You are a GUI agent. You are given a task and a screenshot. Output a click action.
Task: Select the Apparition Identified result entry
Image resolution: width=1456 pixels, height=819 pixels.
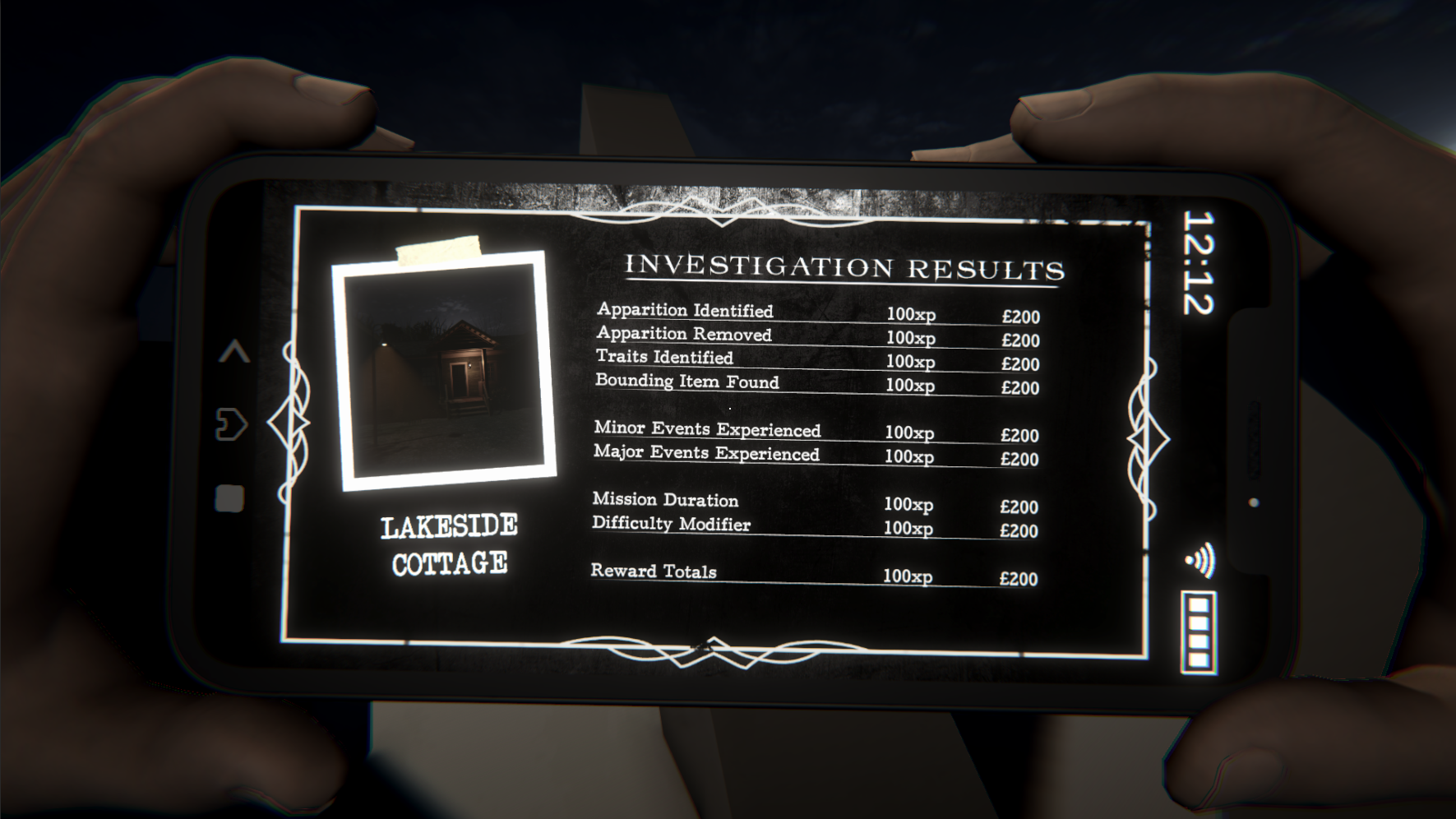pos(684,311)
